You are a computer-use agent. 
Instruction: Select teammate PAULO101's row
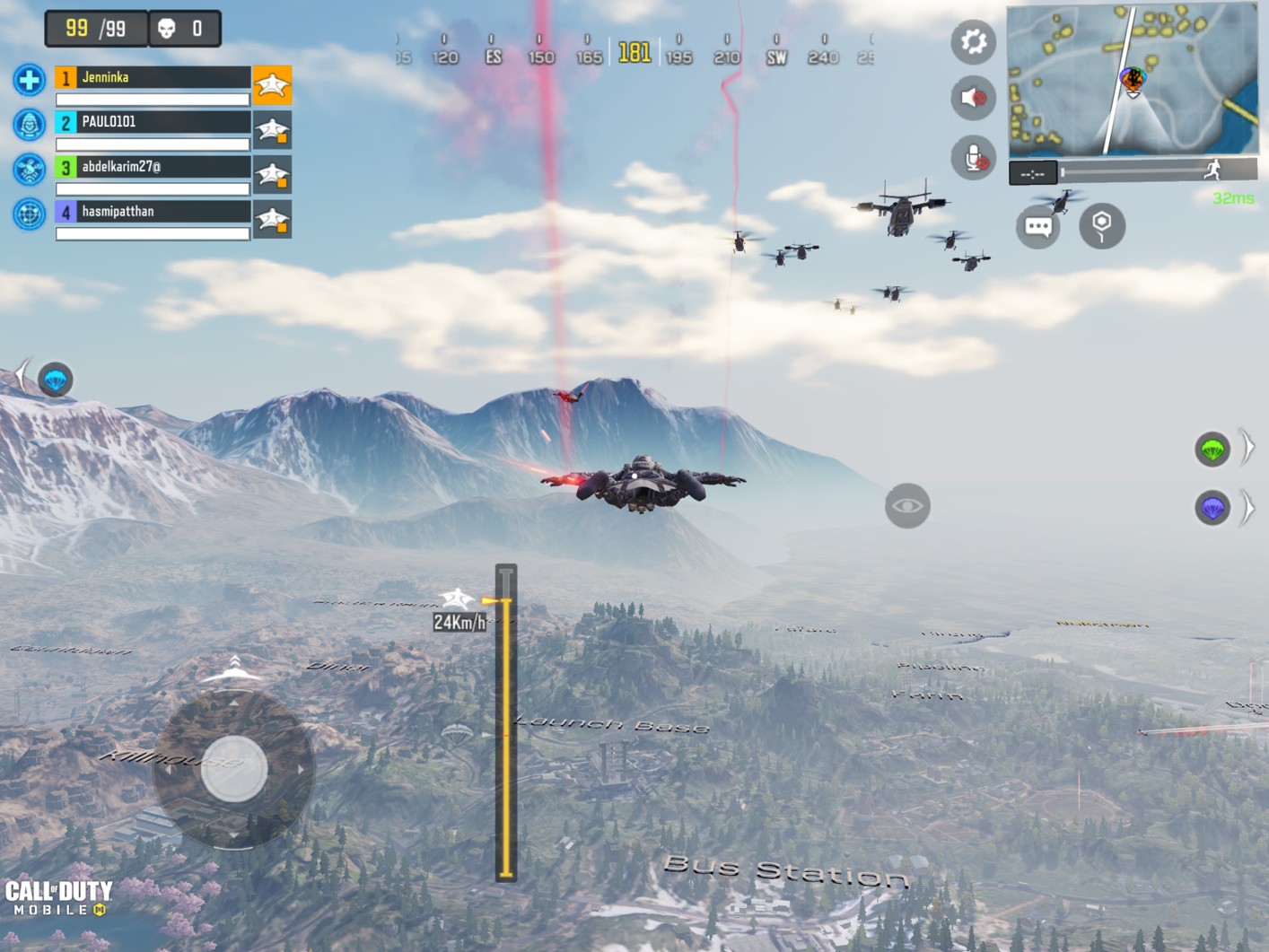153,122
